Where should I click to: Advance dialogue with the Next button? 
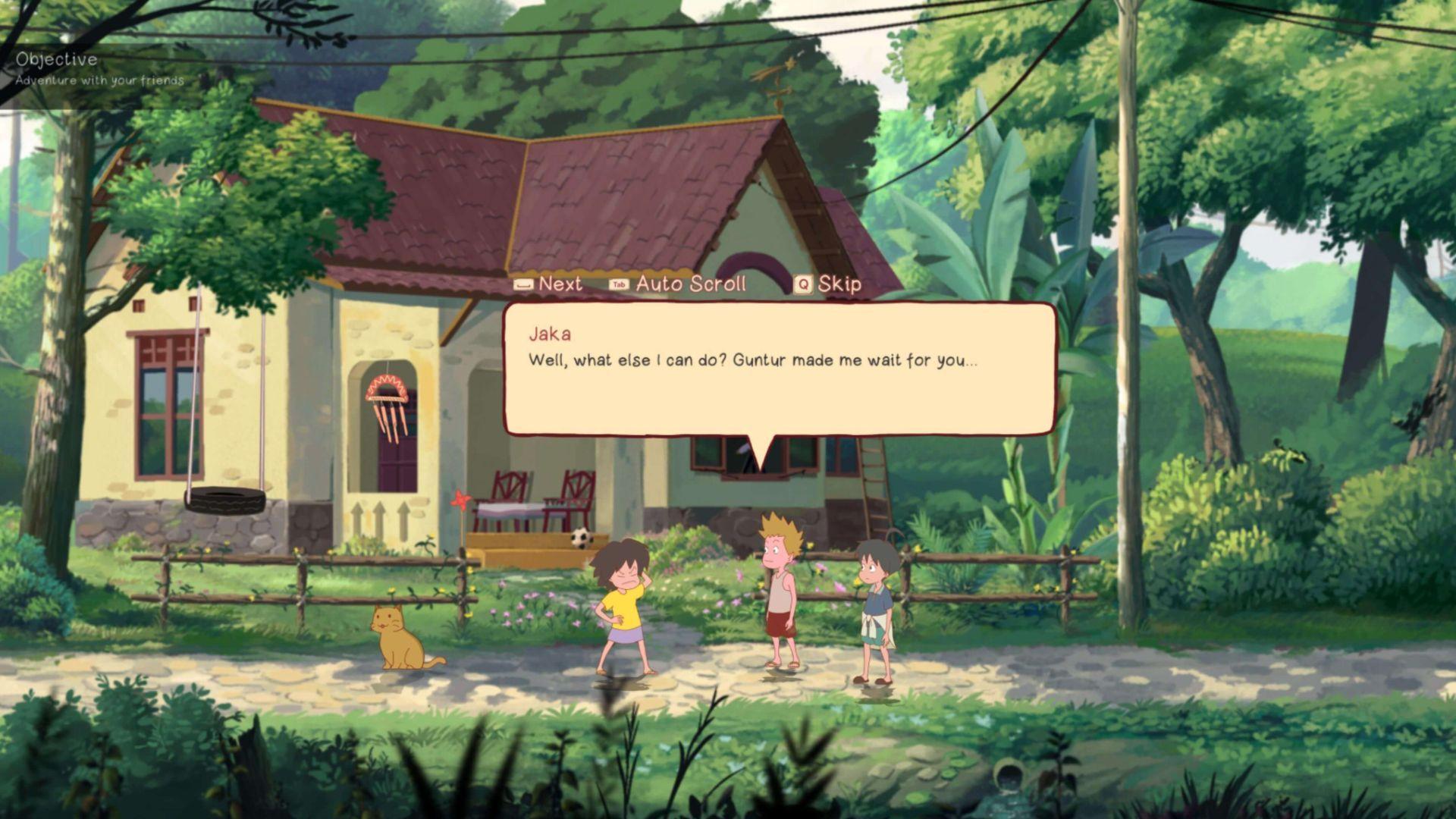click(549, 284)
